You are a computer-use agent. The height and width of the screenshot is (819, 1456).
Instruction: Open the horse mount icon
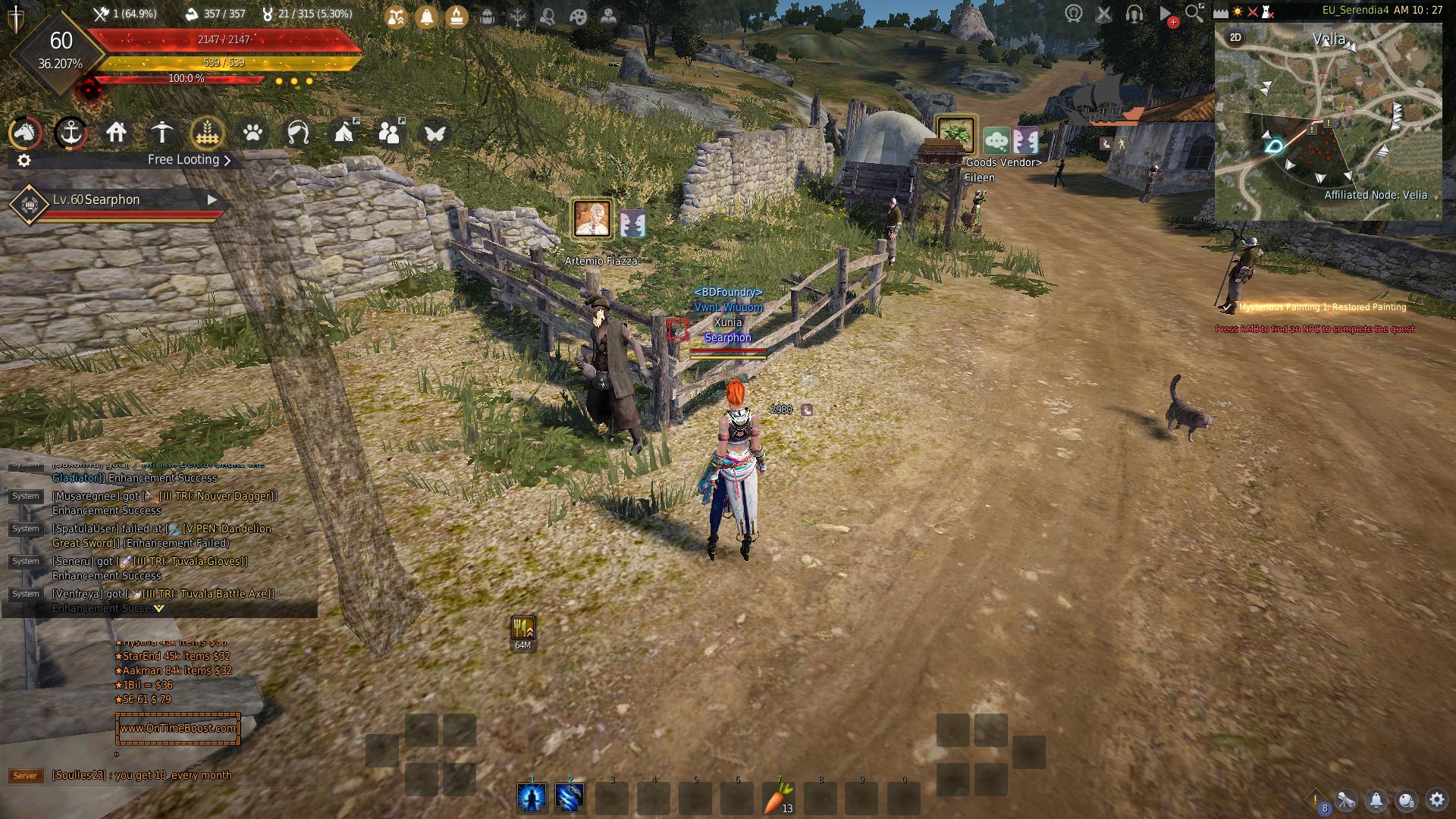[x=25, y=133]
